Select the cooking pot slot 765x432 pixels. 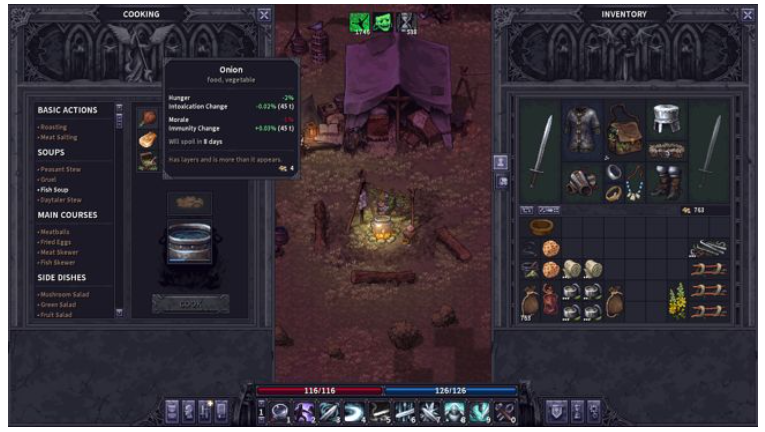point(189,242)
